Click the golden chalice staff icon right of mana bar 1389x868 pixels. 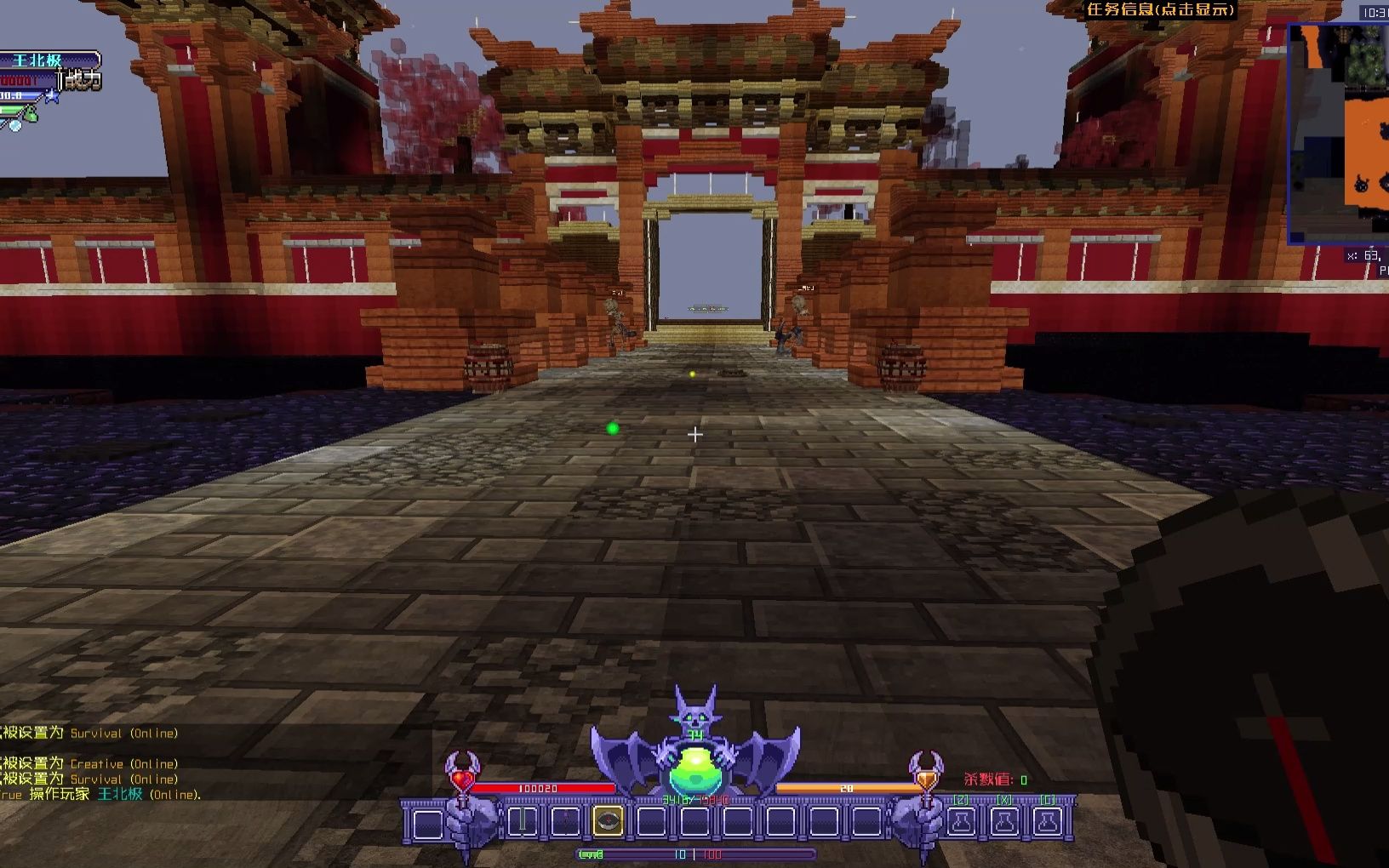coord(925,776)
